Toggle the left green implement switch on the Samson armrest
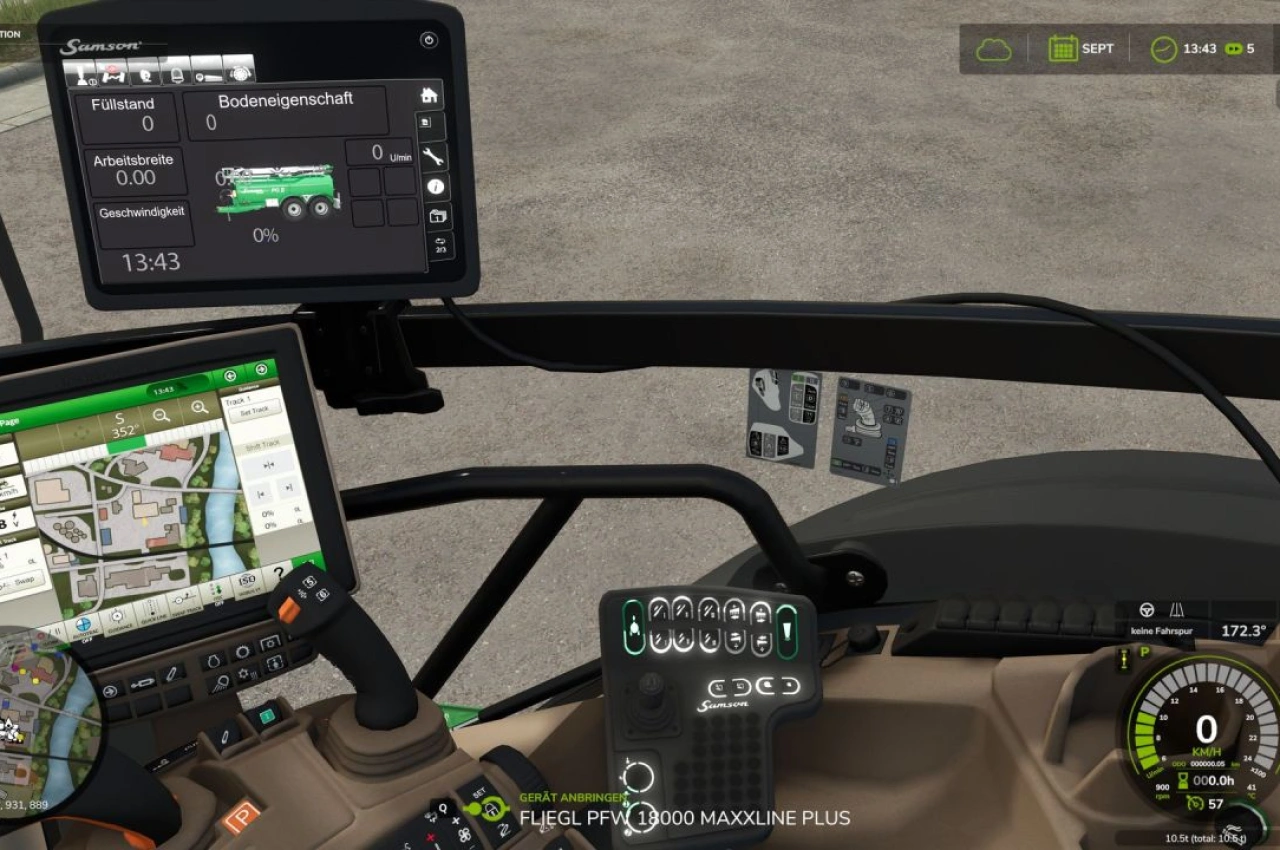The height and width of the screenshot is (850, 1280). point(634,626)
